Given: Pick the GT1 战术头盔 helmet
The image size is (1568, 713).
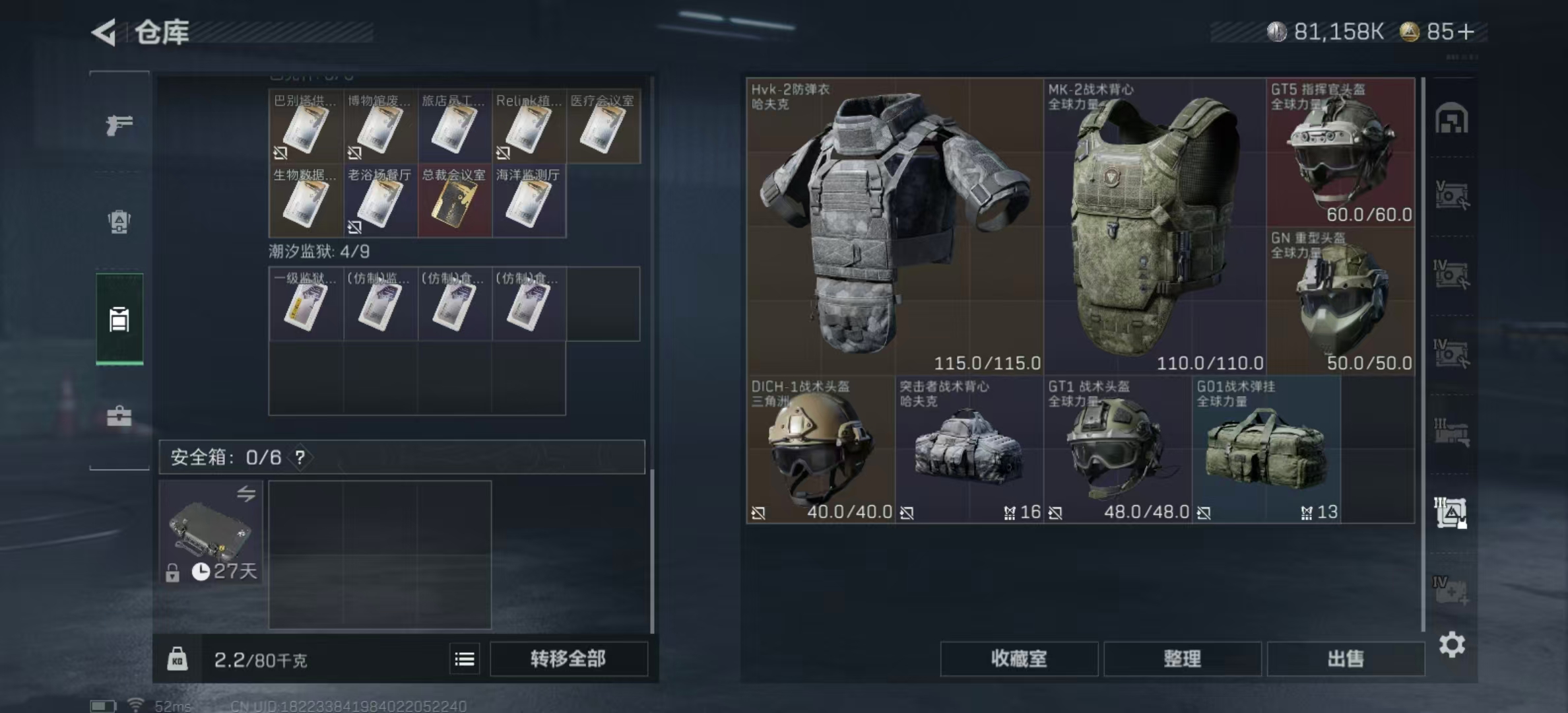Looking at the screenshot, I should click(1117, 450).
